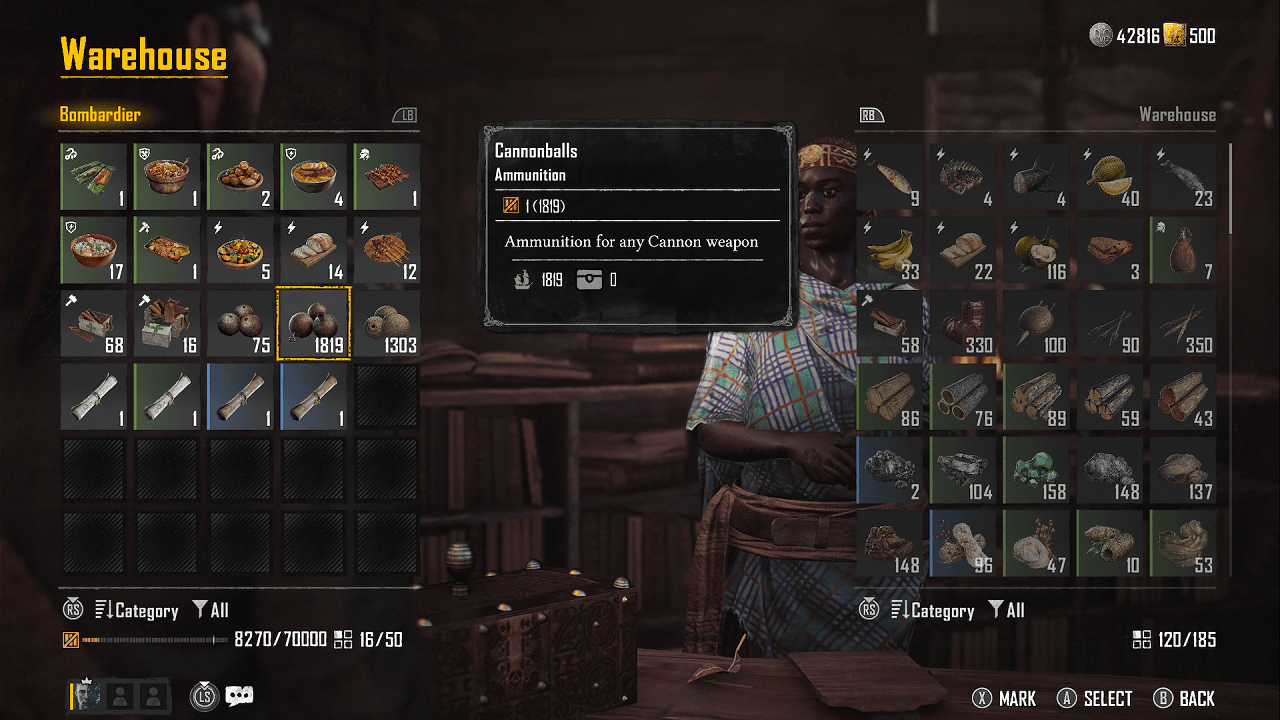
Task: Select the green ore stack of 158
Action: tap(1037, 470)
